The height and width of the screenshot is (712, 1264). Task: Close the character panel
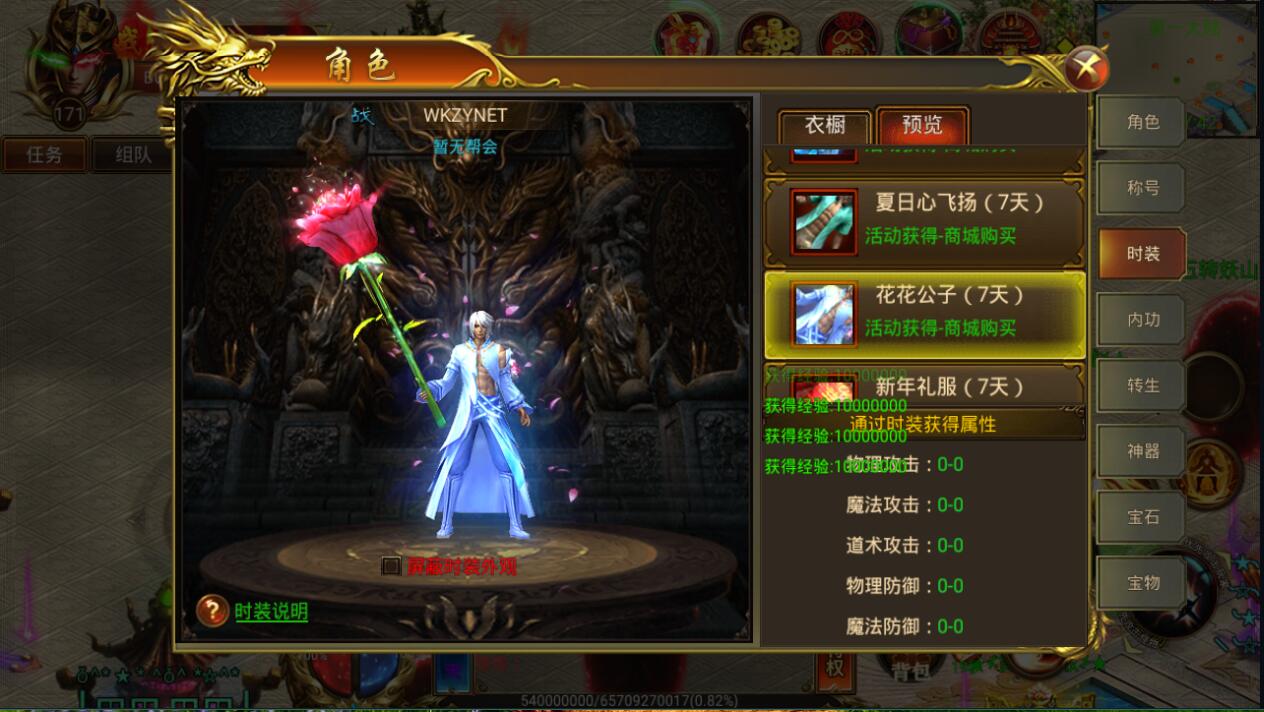pyautogui.click(x=1086, y=69)
